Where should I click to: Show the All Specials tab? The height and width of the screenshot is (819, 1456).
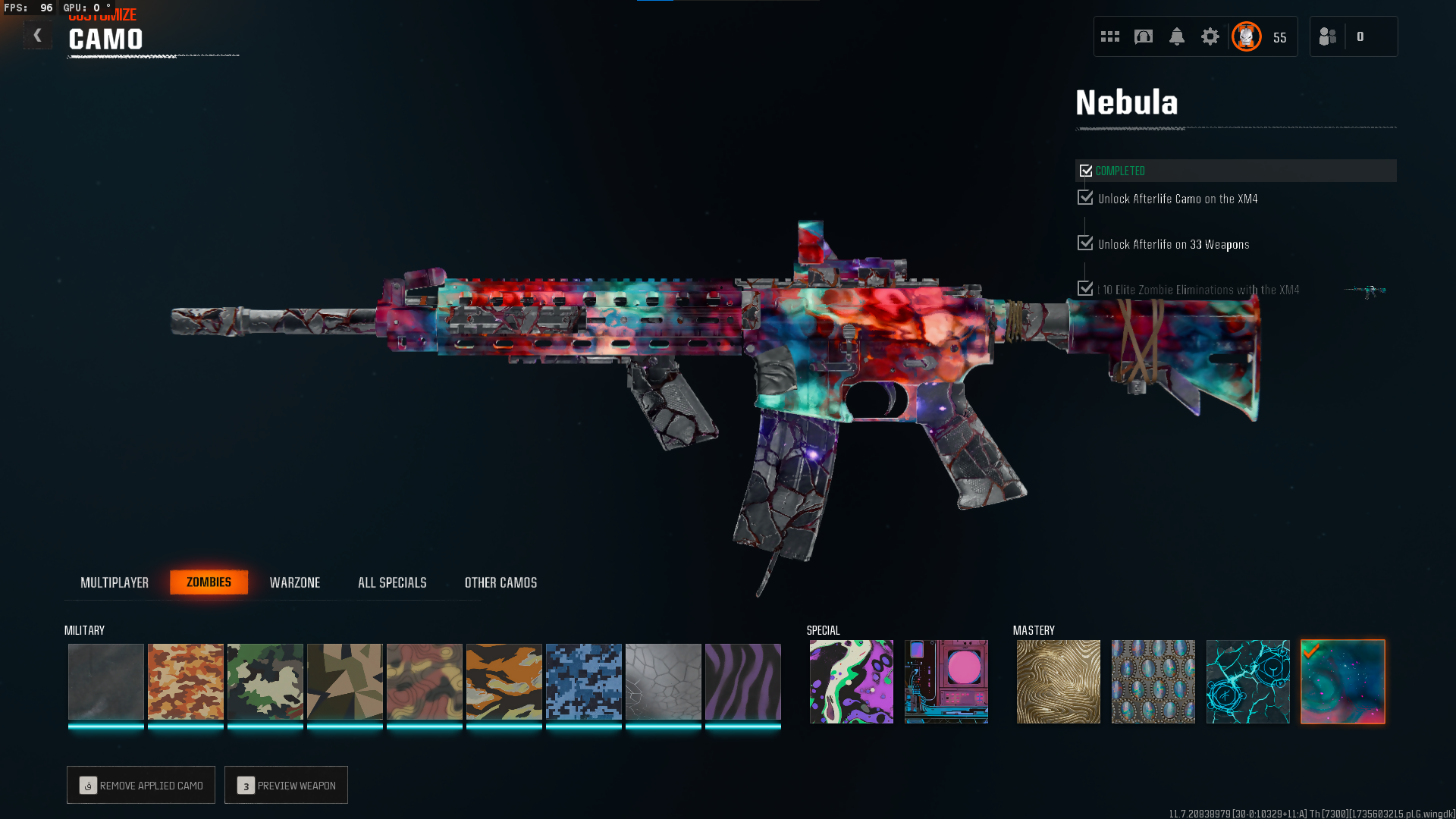point(392,582)
